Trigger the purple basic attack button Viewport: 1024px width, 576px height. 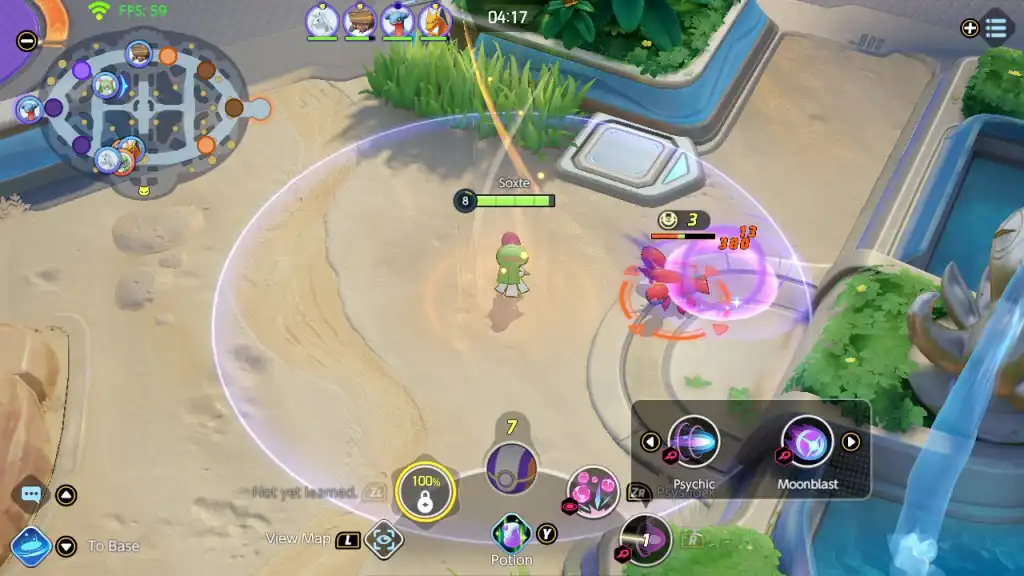point(645,540)
